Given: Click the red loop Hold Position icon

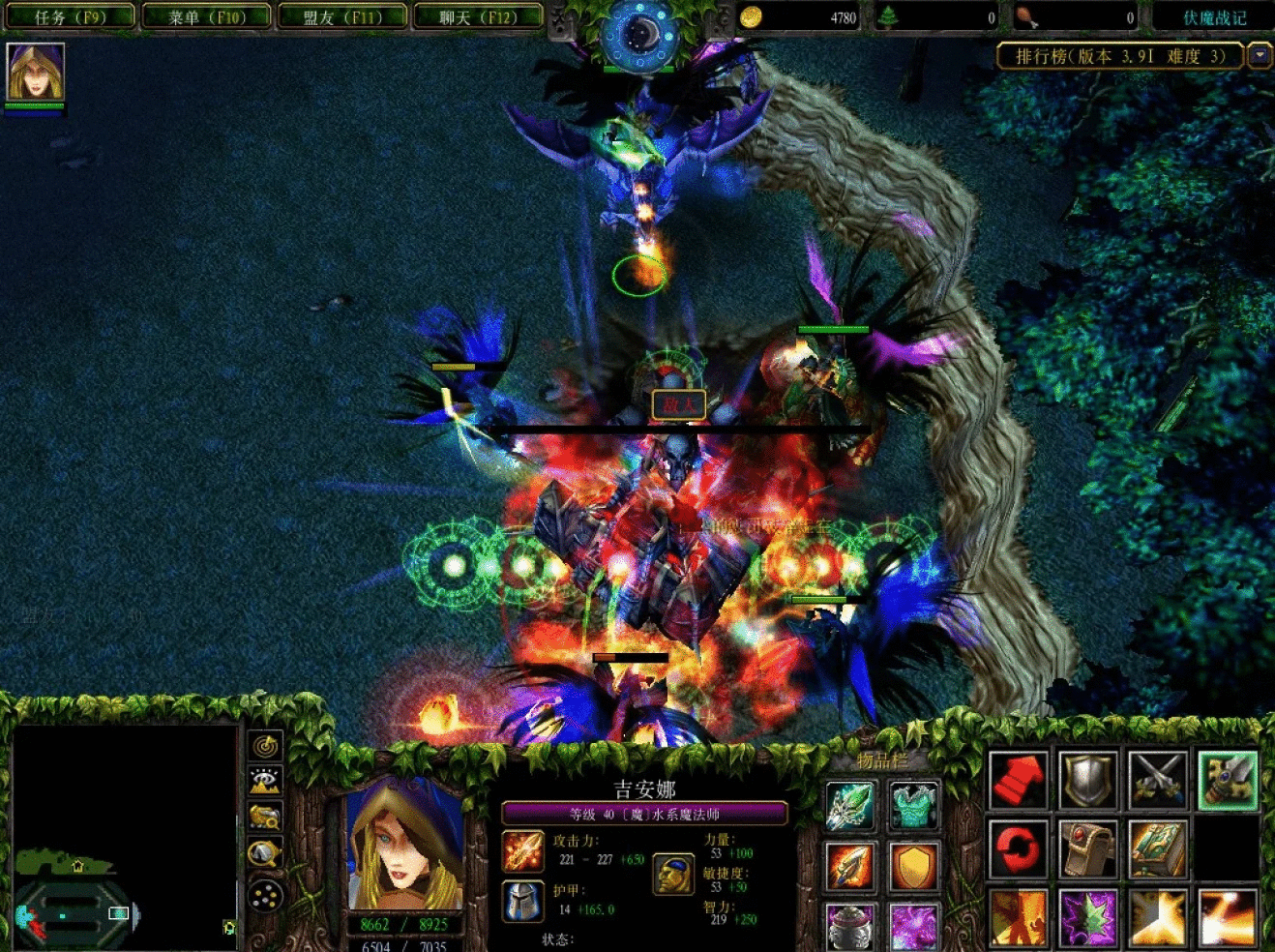Looking at the screenshot, I should [1017, 848].
